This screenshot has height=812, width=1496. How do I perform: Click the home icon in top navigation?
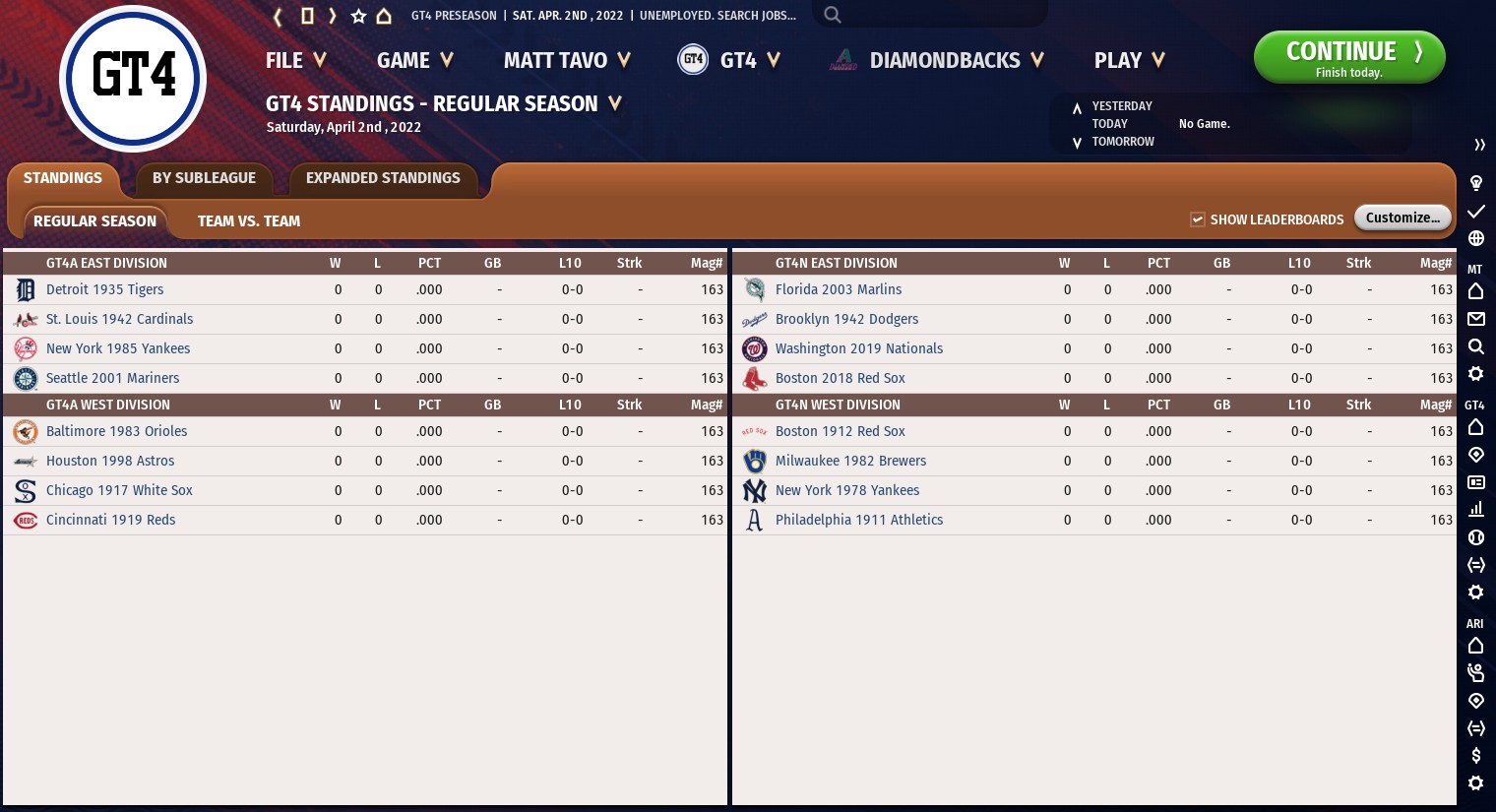click(x=384, y=16)
